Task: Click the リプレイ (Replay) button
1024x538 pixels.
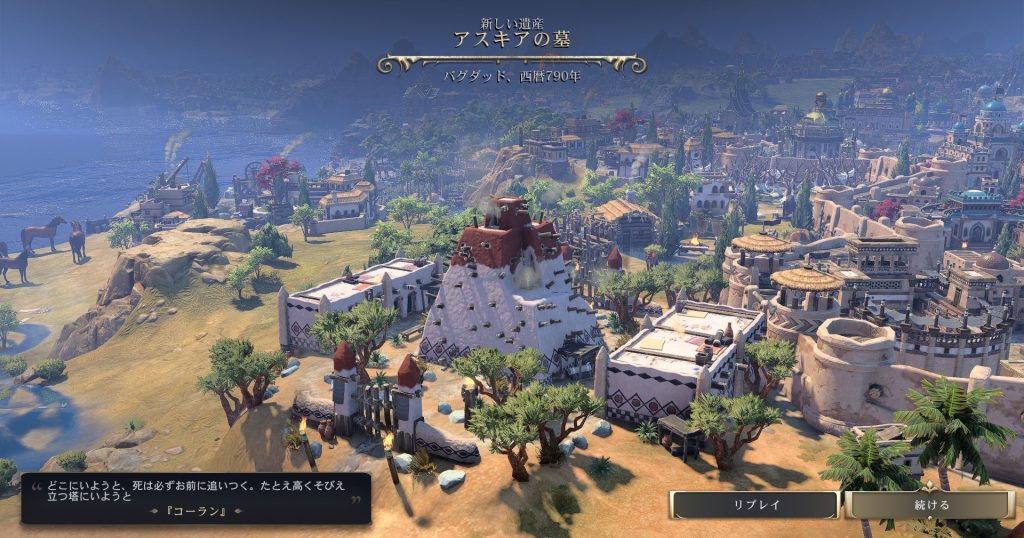Action: (755, 505)
